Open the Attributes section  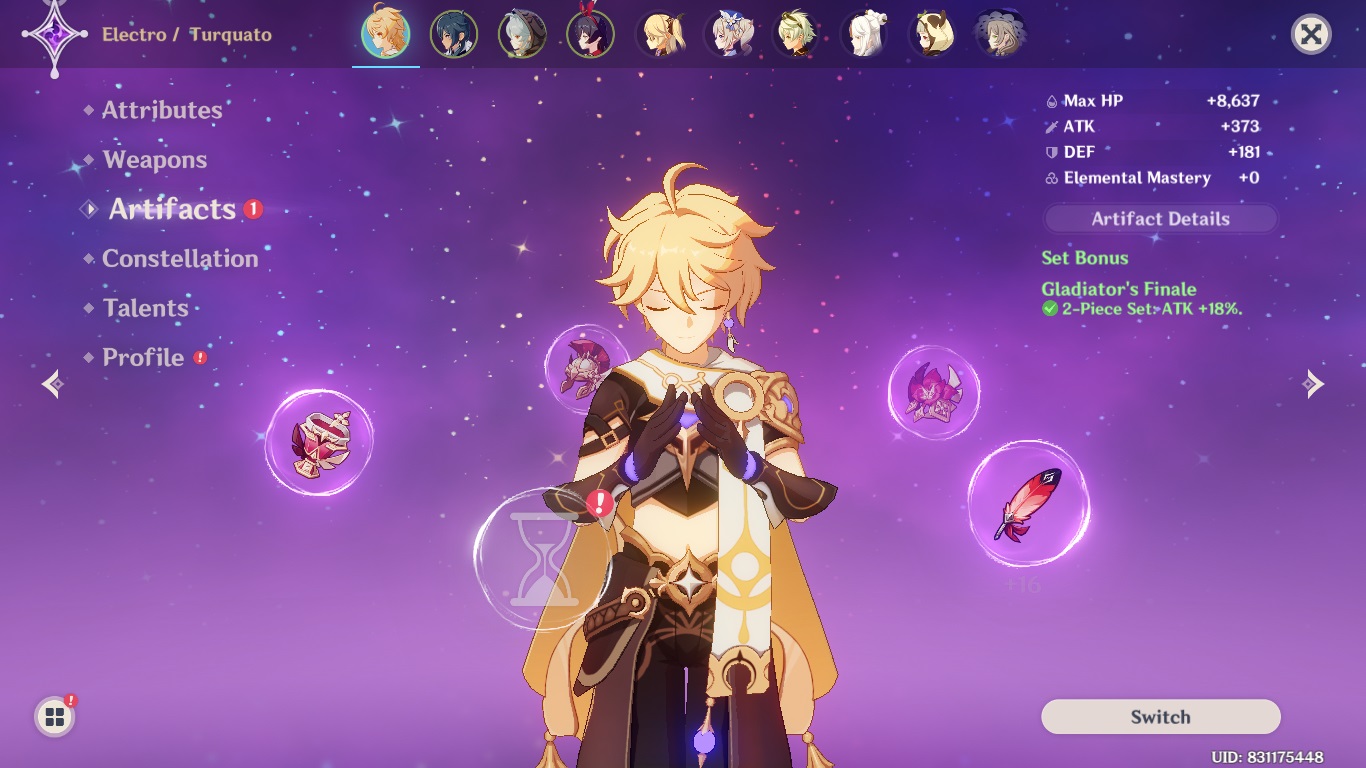(161, 110)
